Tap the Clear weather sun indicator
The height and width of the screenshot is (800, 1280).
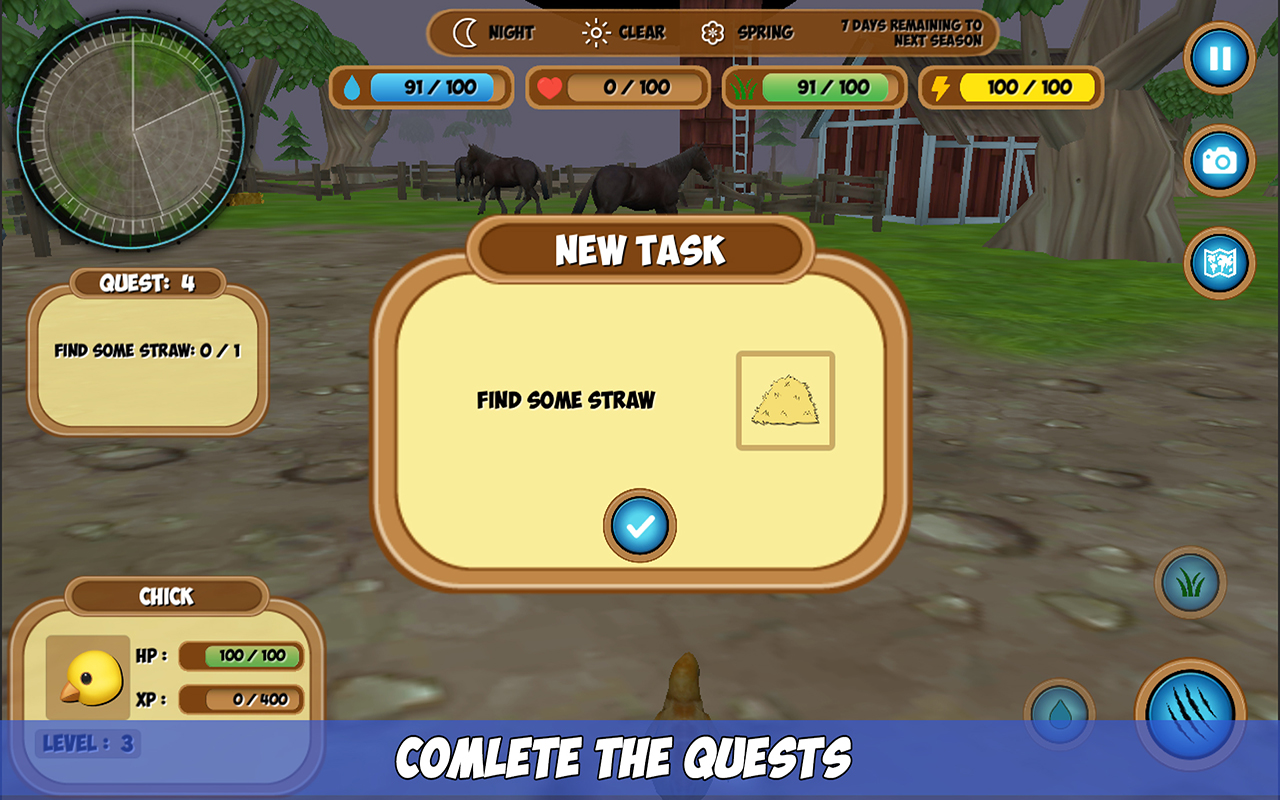coord(597,32)
